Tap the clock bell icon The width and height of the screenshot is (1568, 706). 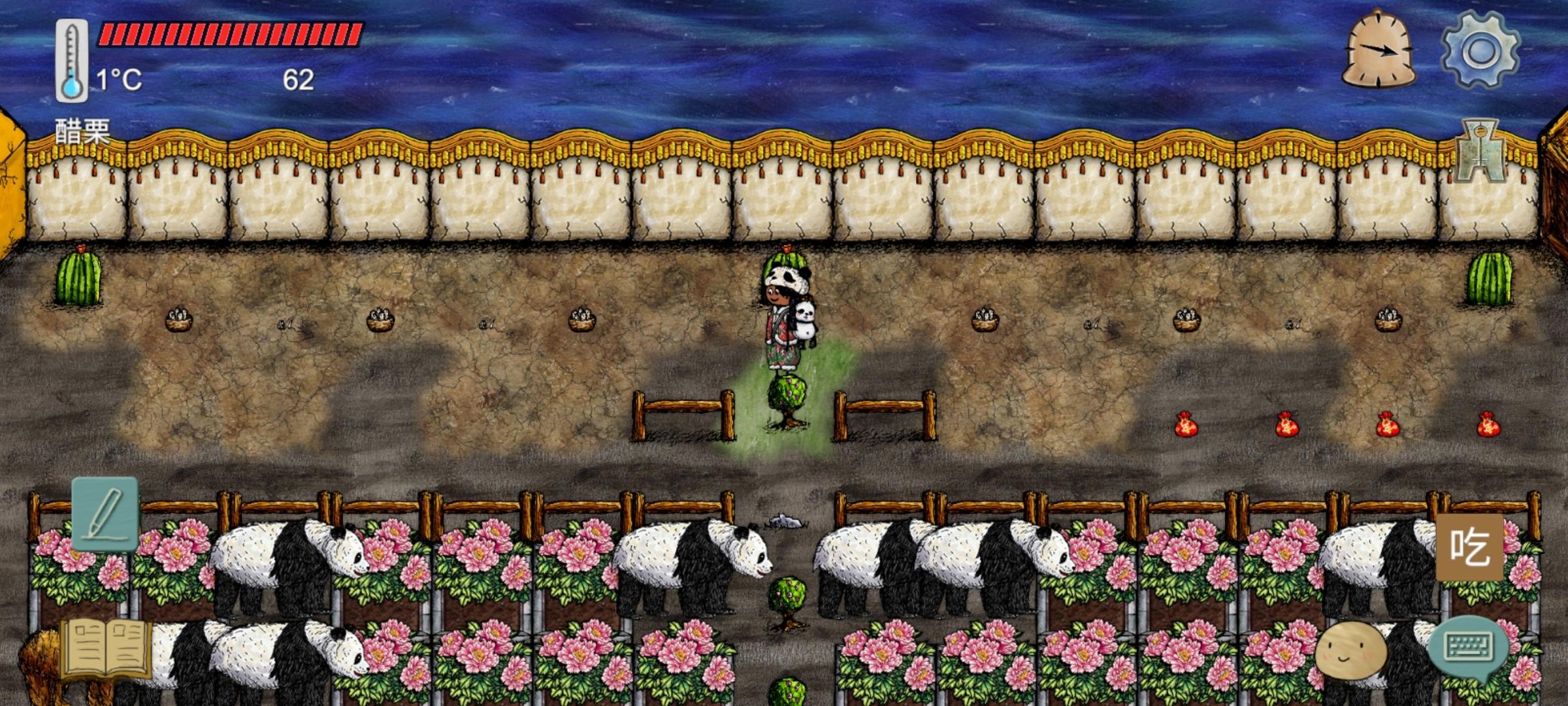point(1379,51)
